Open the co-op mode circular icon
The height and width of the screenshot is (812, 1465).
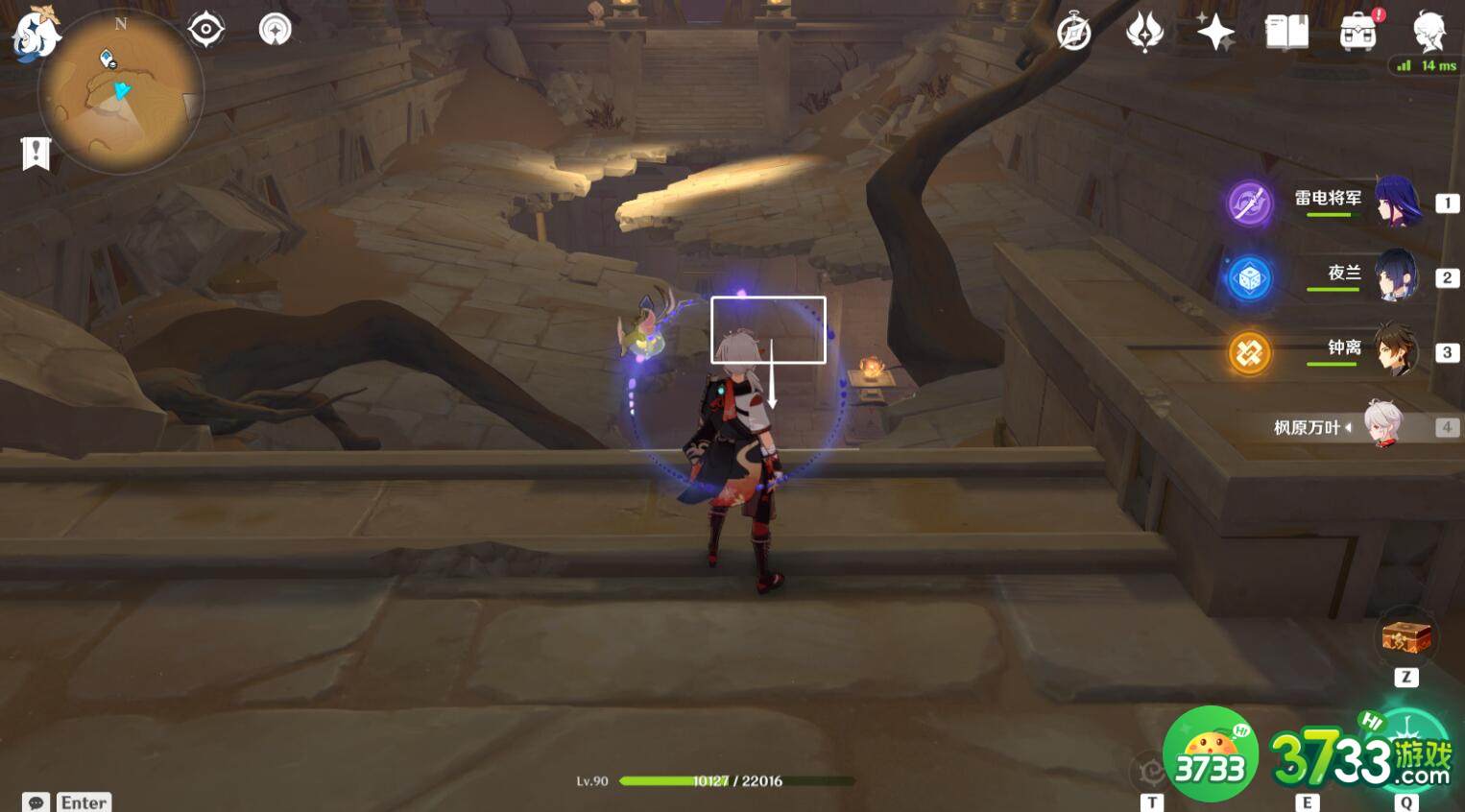(x=276, y=30)
